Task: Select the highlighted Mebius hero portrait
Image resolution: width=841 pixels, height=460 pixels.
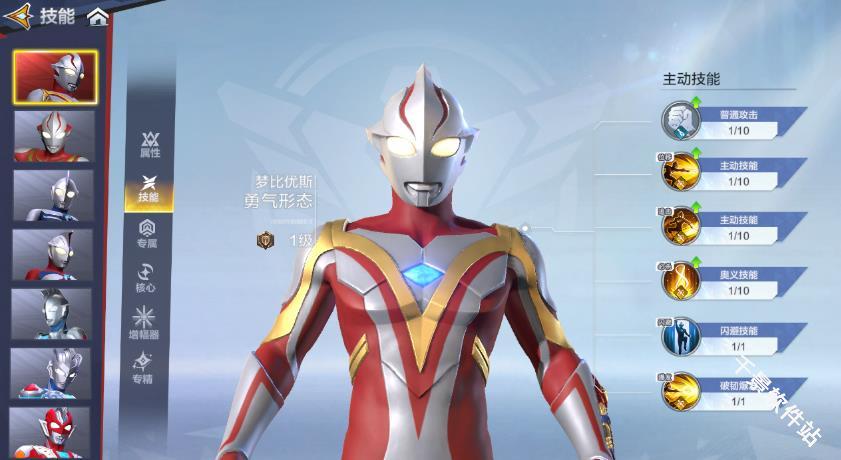Action: pos(55,77)
